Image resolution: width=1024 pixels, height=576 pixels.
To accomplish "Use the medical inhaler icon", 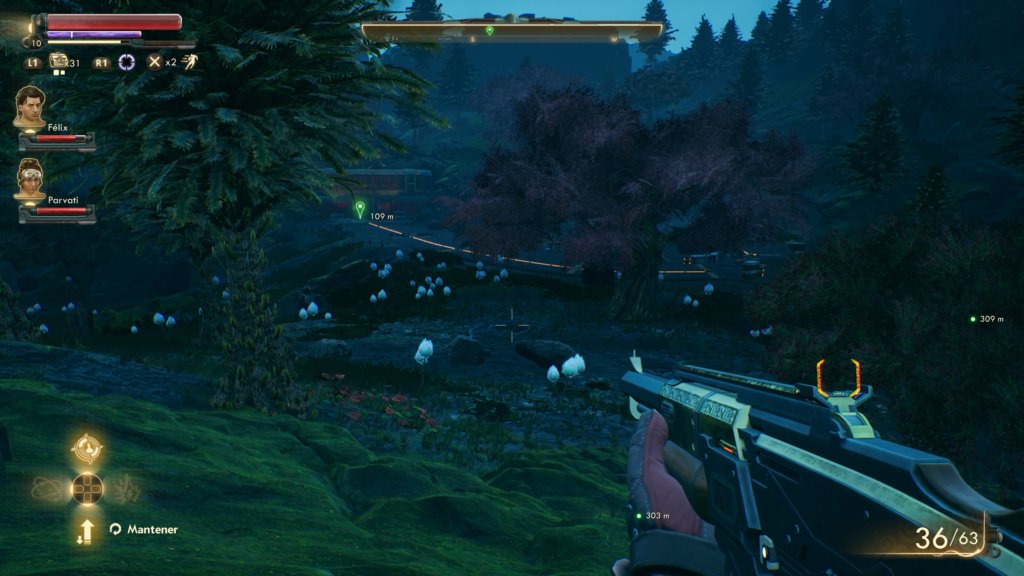I will [x=57, y=63].
